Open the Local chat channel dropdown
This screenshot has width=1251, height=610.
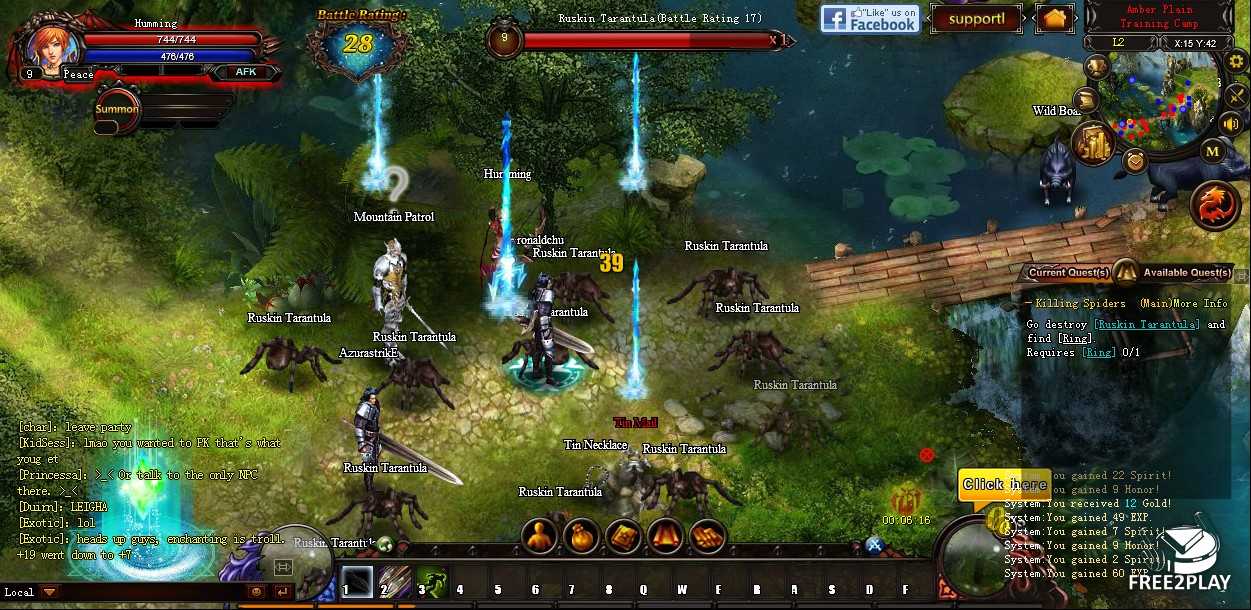click(49, 592)
